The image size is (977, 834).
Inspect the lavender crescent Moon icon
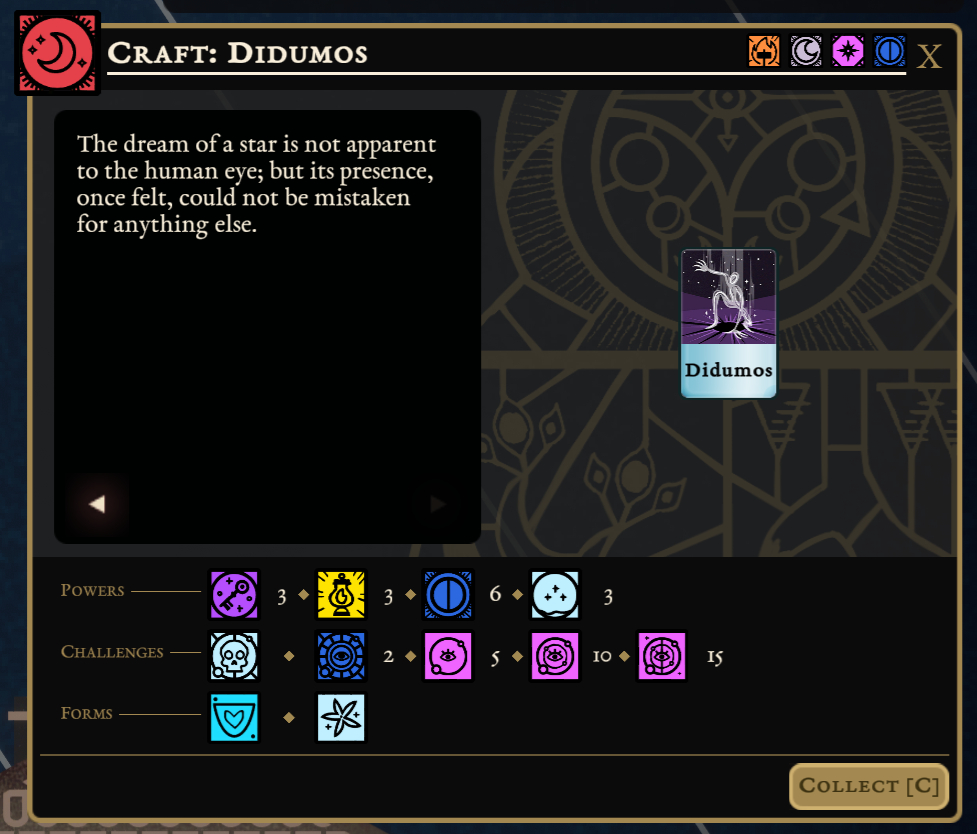[806, 51]
